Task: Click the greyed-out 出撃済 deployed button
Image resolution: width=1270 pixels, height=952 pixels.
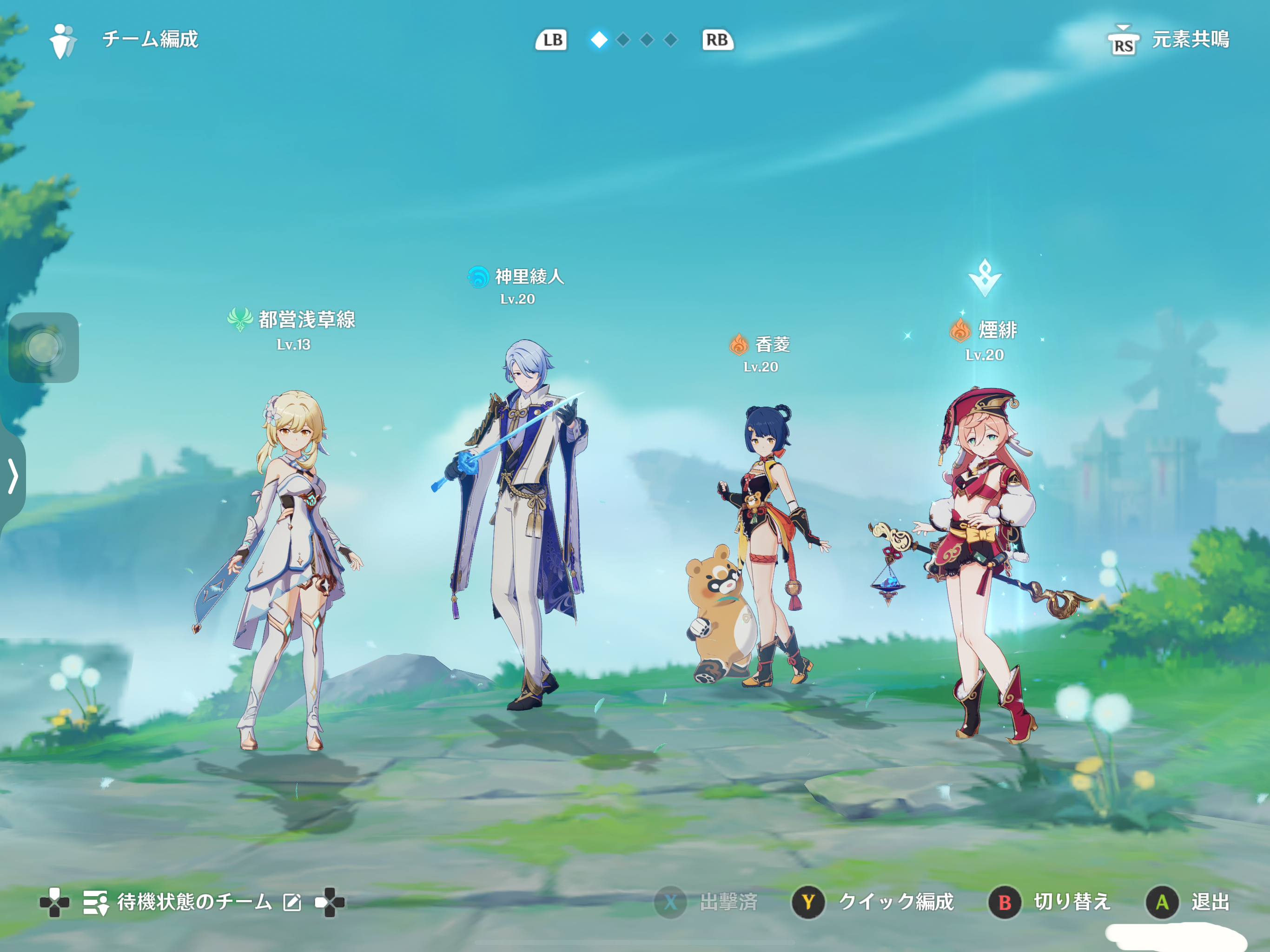Action: coord(706,902)
